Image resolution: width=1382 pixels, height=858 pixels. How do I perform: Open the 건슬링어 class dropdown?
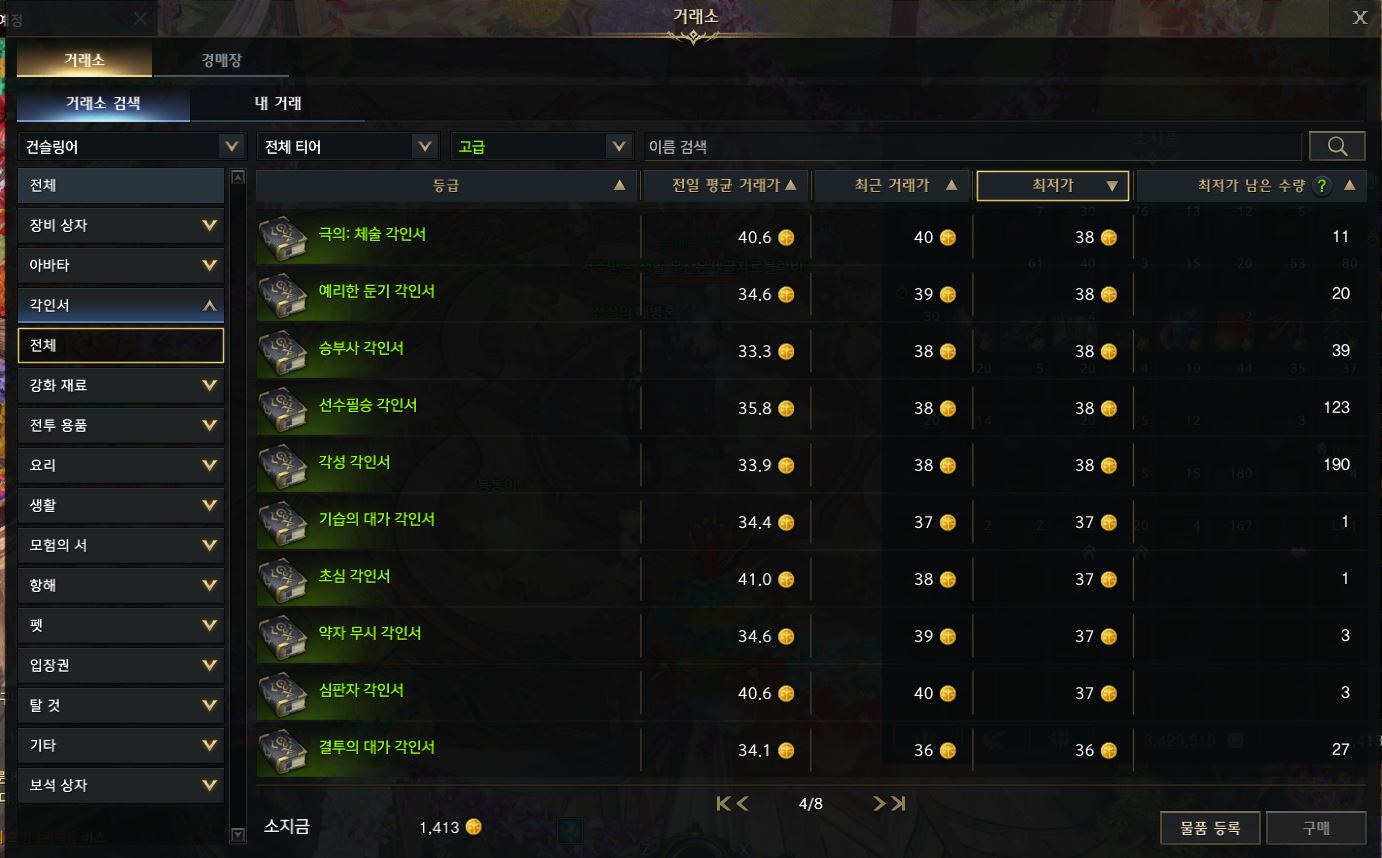(131, 147)
